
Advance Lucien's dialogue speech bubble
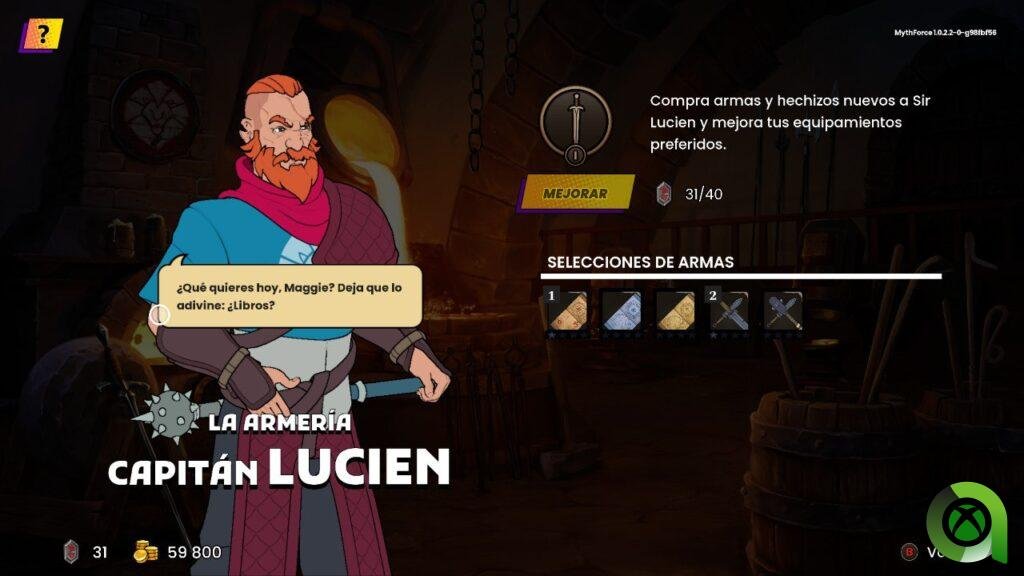pos(289,296)
